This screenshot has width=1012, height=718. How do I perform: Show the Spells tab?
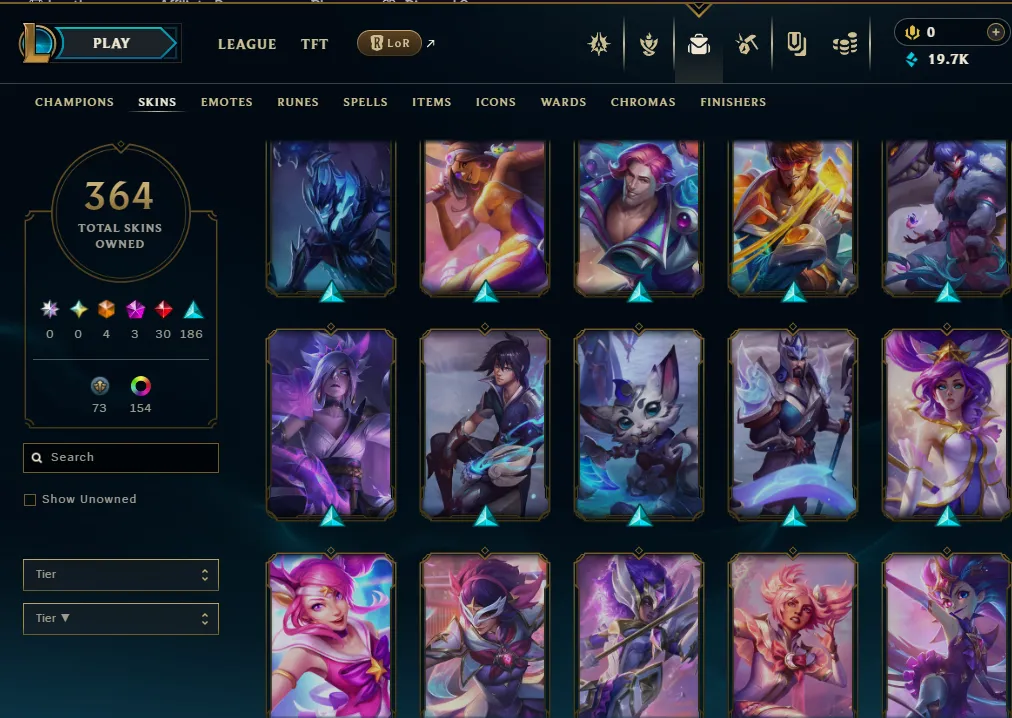click(x=365, y=102)
